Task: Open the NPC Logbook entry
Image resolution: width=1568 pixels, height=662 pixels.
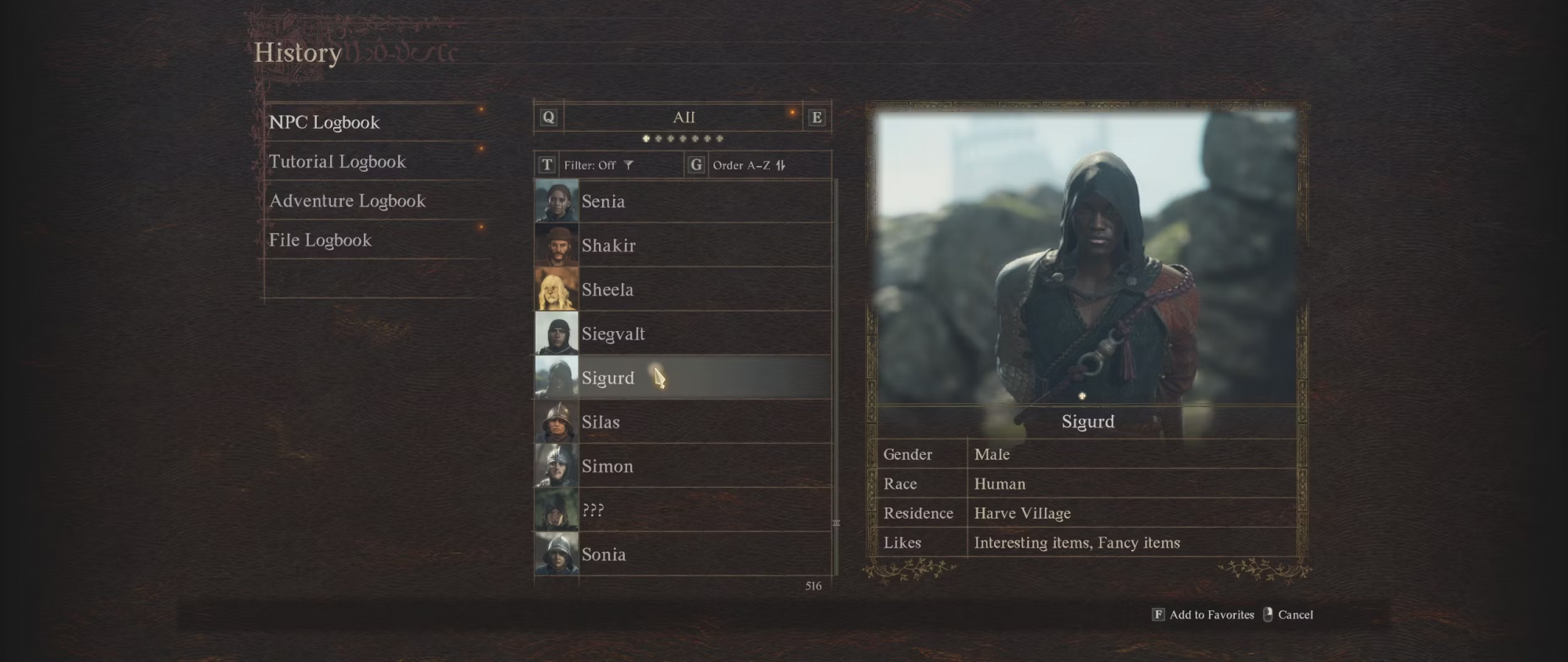Action: pos(325,122)
